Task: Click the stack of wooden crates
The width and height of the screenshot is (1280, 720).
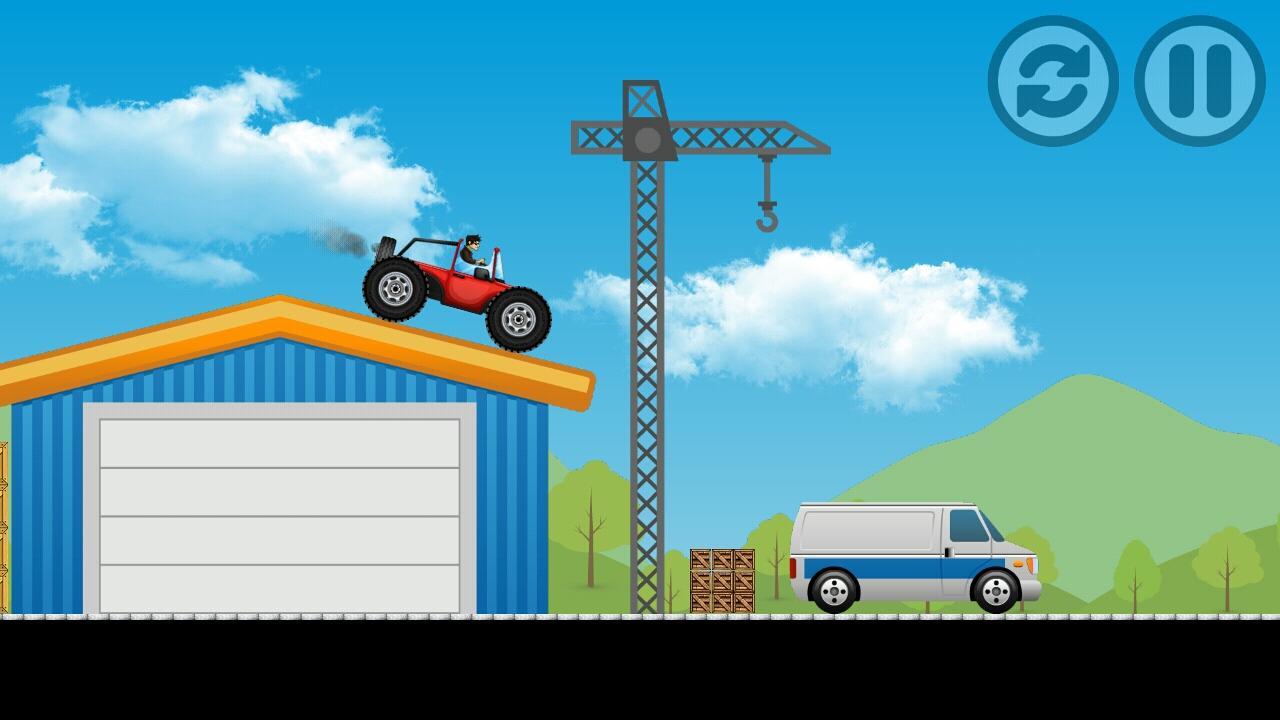Action: pos(720,580)
